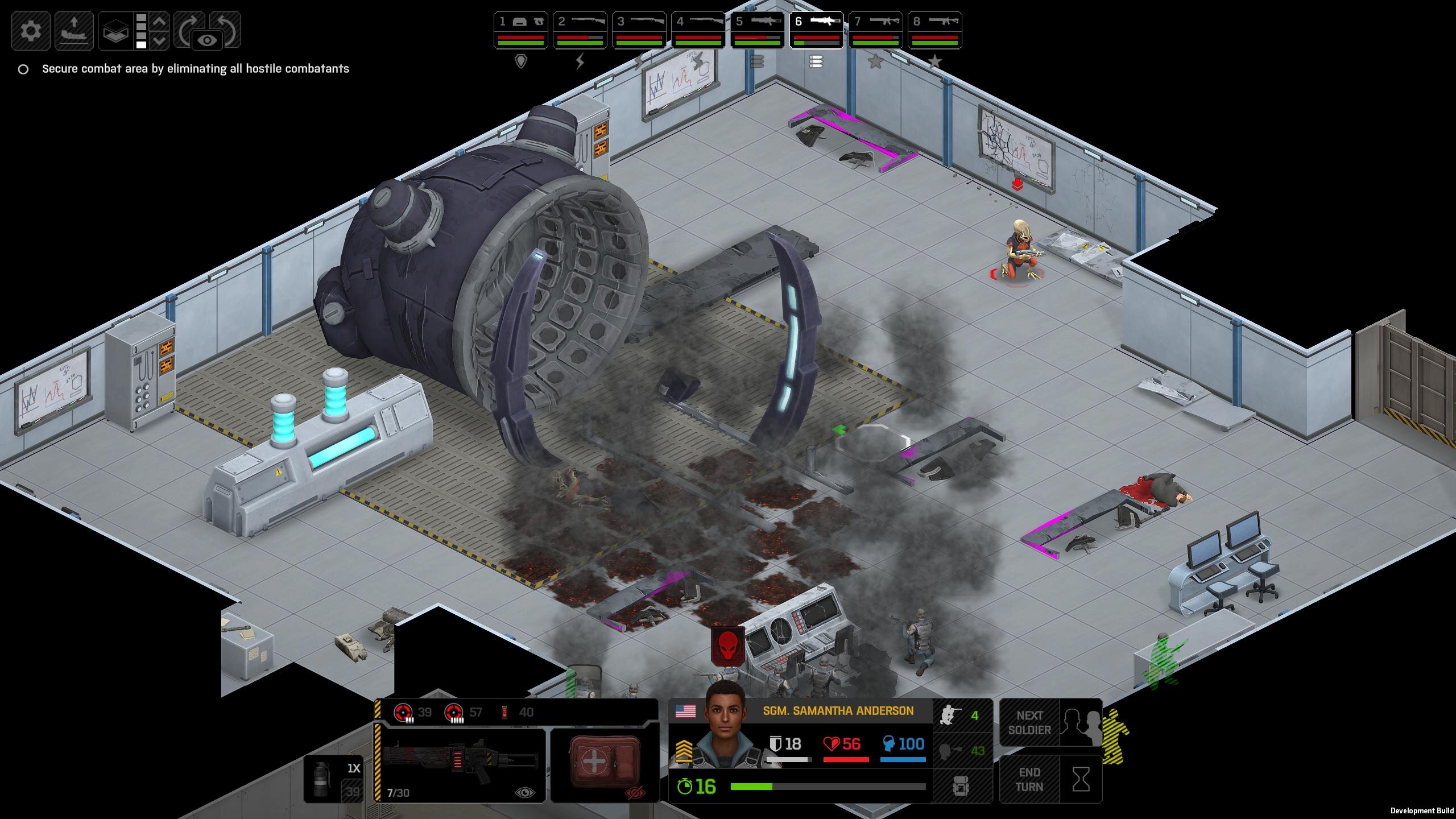Select soldier 1 from the squad bar
1456x819 pixels.
tap(520, 31)
